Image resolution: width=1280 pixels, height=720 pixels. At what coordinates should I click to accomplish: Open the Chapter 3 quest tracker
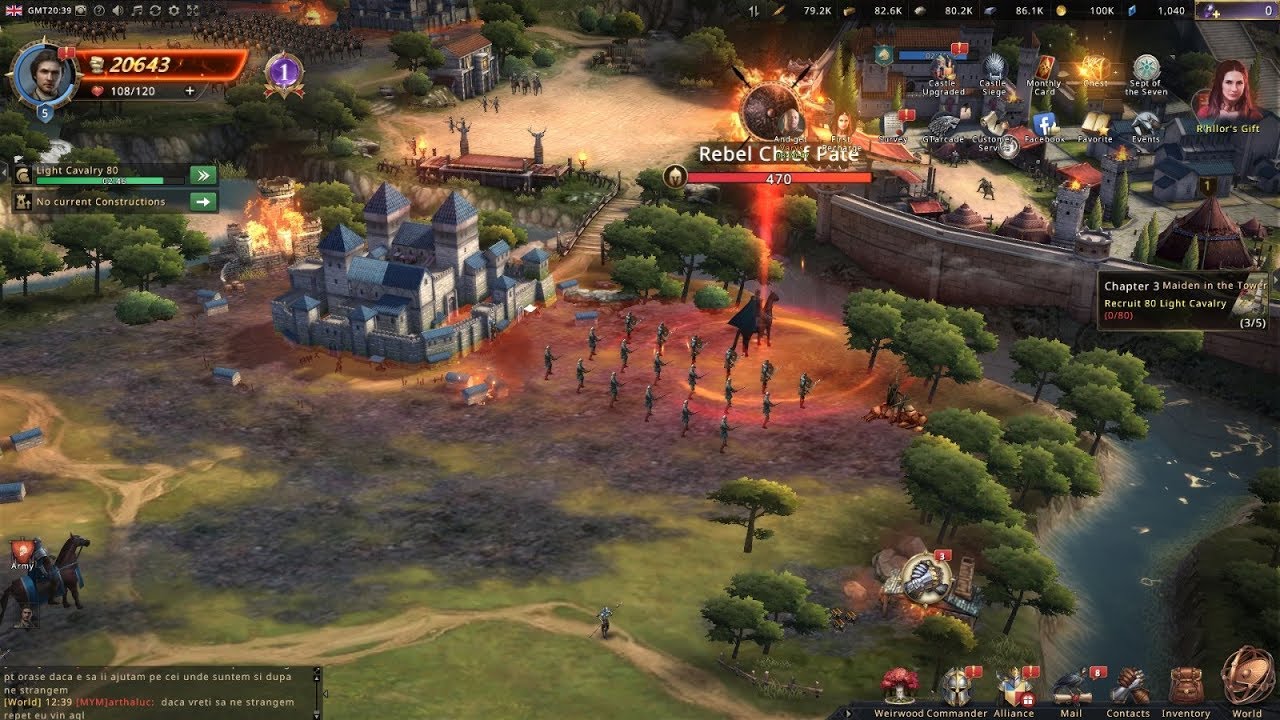point(1185,301)
